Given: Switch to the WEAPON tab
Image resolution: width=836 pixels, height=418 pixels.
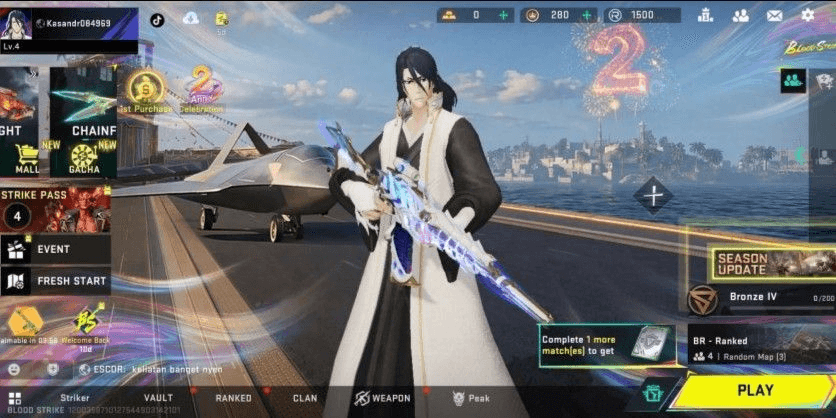Looking at the screenshot, I should coord(384,398).
